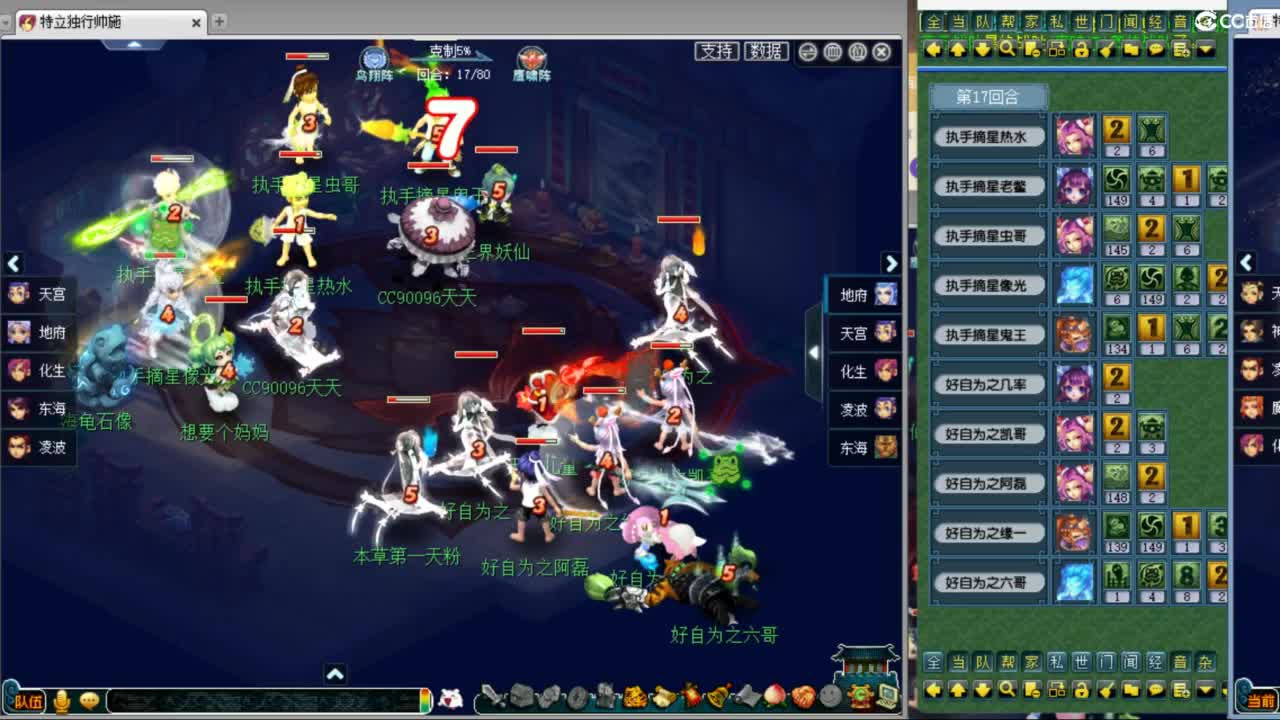The width and height of the screenshot is (1280, 720).
Task: Select the 执手摘星鬼王 entry in the battle panel
Action: coord(988,334)
